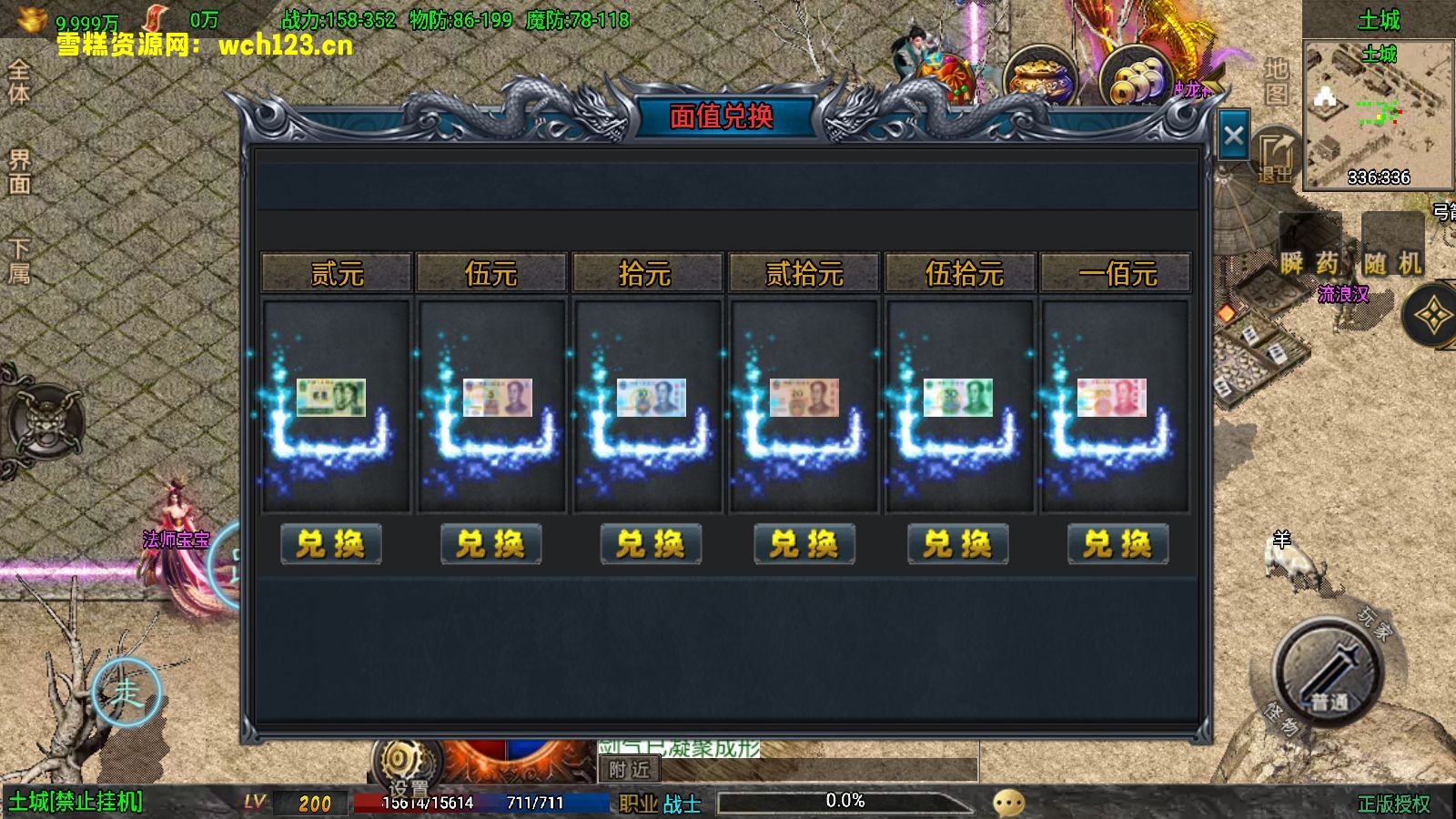Image resolution: width=1456 pixels, height=819 pixels.
Task: Use the 随机 random teleport button
Action: (1392, 262)
